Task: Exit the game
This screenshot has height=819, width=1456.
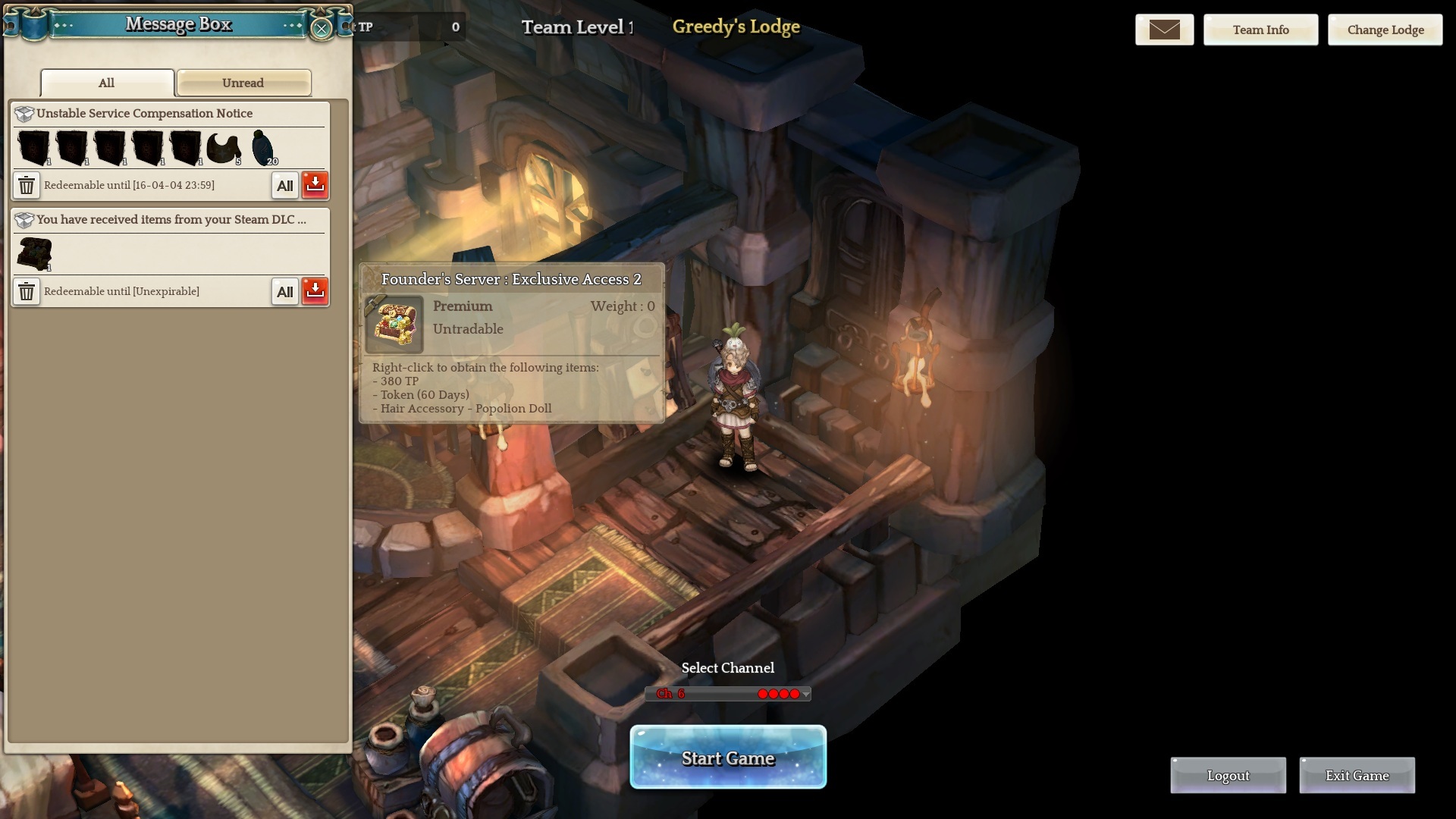Action: coord(1357,775)
